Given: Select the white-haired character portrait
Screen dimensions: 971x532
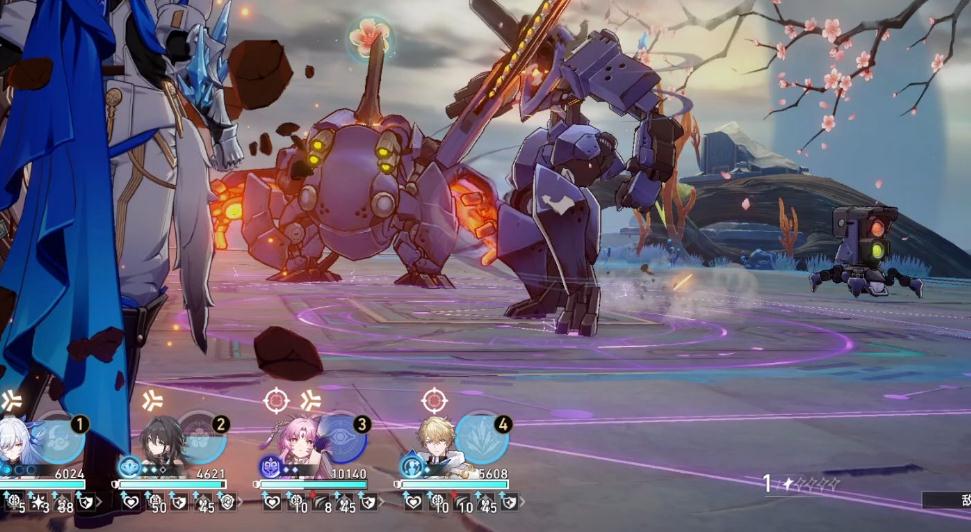Looking at the screenshot, I should click(20, 446).
